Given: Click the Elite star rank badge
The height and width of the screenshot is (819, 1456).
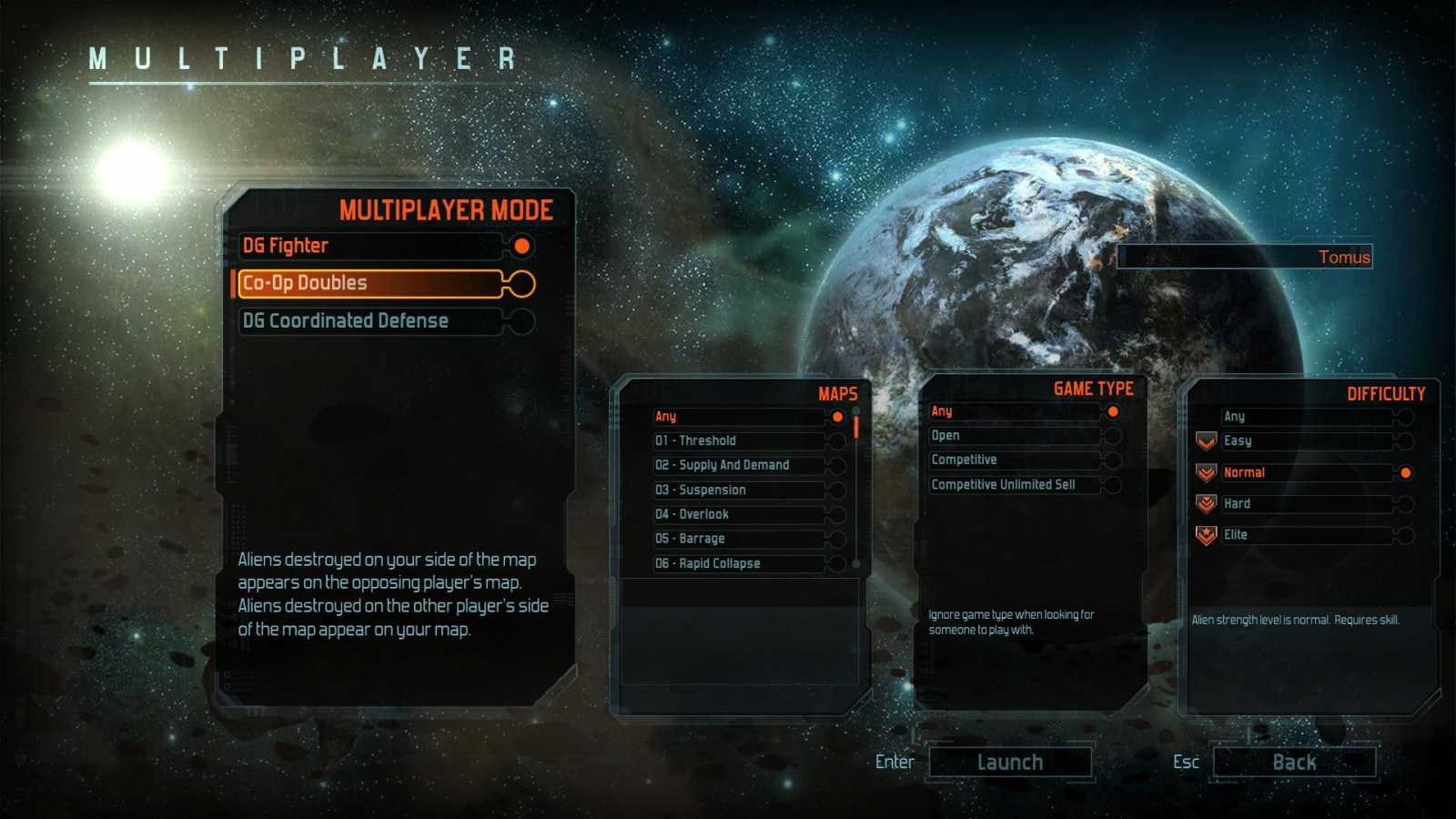Looking at the screenshot, I should [x=1206, y=535].
